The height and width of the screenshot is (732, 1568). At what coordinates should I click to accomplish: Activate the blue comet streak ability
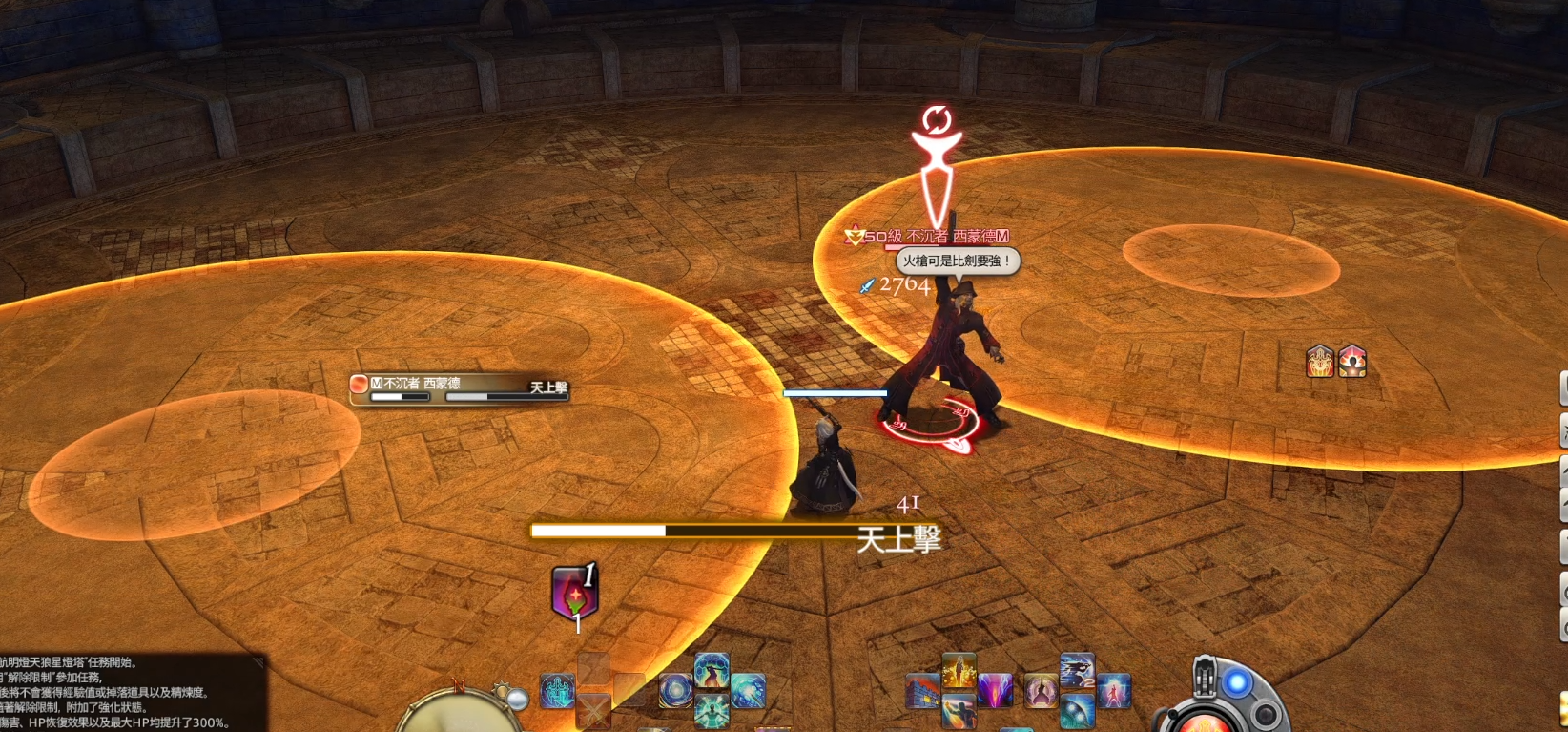click(x=748, y=691)
